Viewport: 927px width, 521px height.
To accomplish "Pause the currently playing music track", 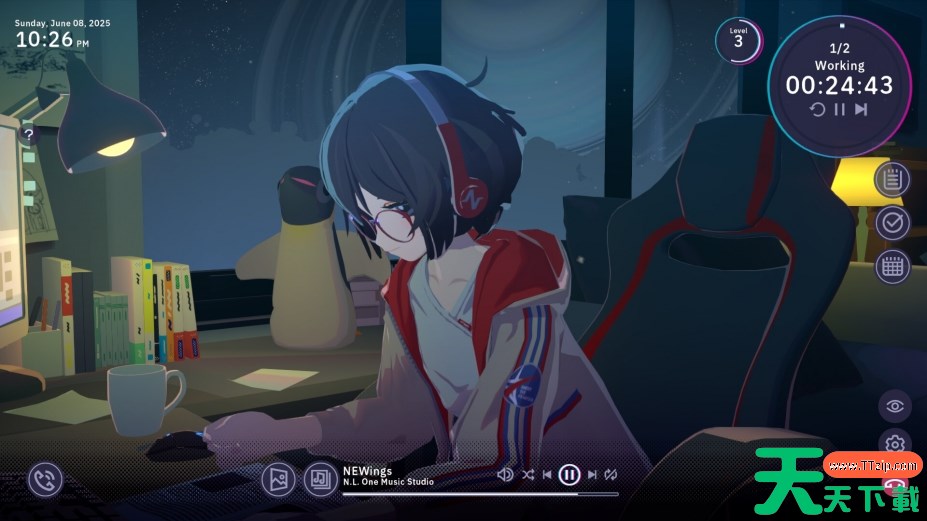I will click(569, 475).
